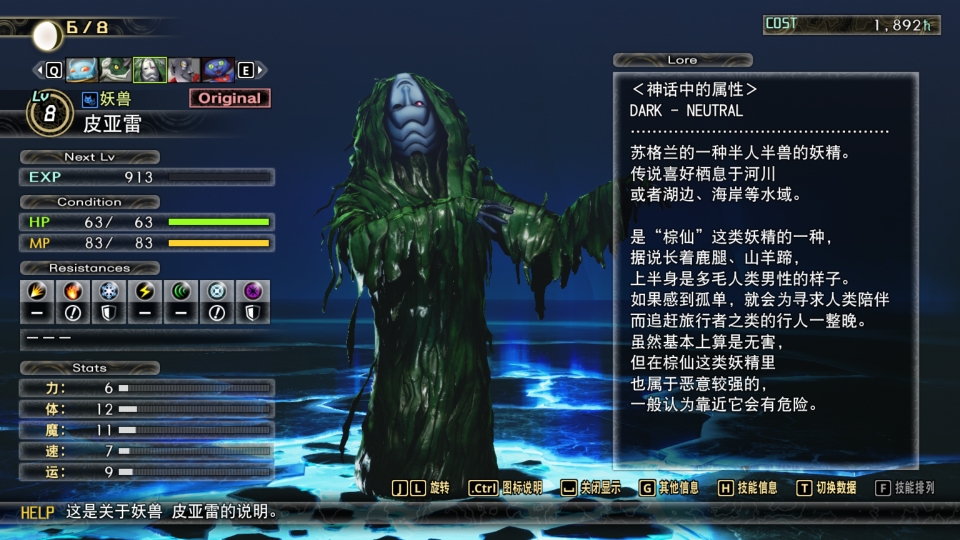Open 其他信息 other information
Image resolution: width=960 pixels, height=540 pixels.
pos(669,488)
